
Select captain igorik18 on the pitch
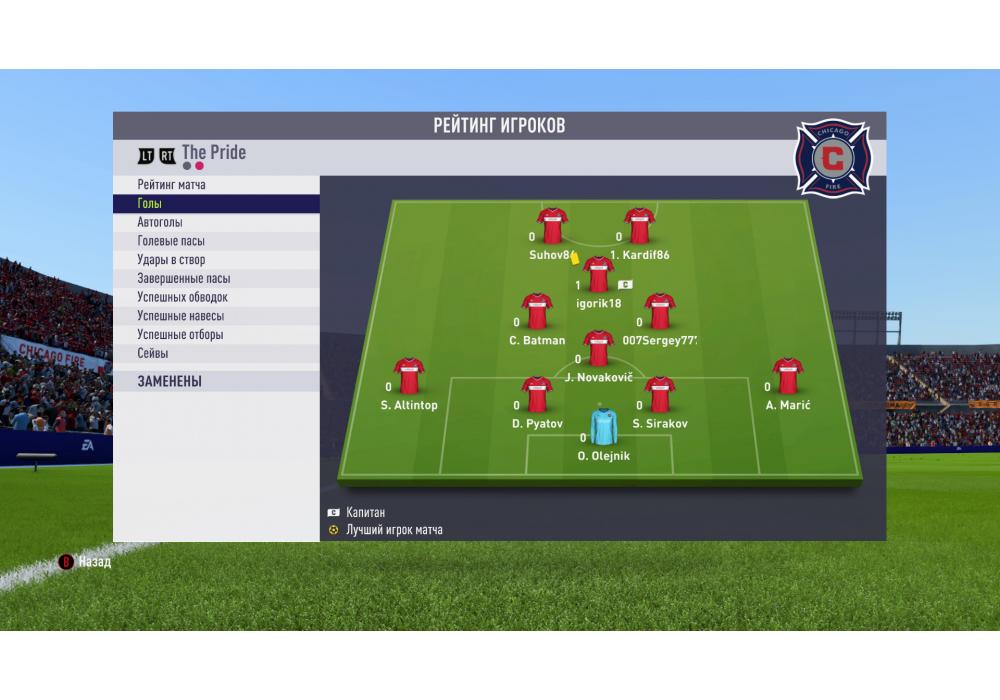[x=598, y=275]
